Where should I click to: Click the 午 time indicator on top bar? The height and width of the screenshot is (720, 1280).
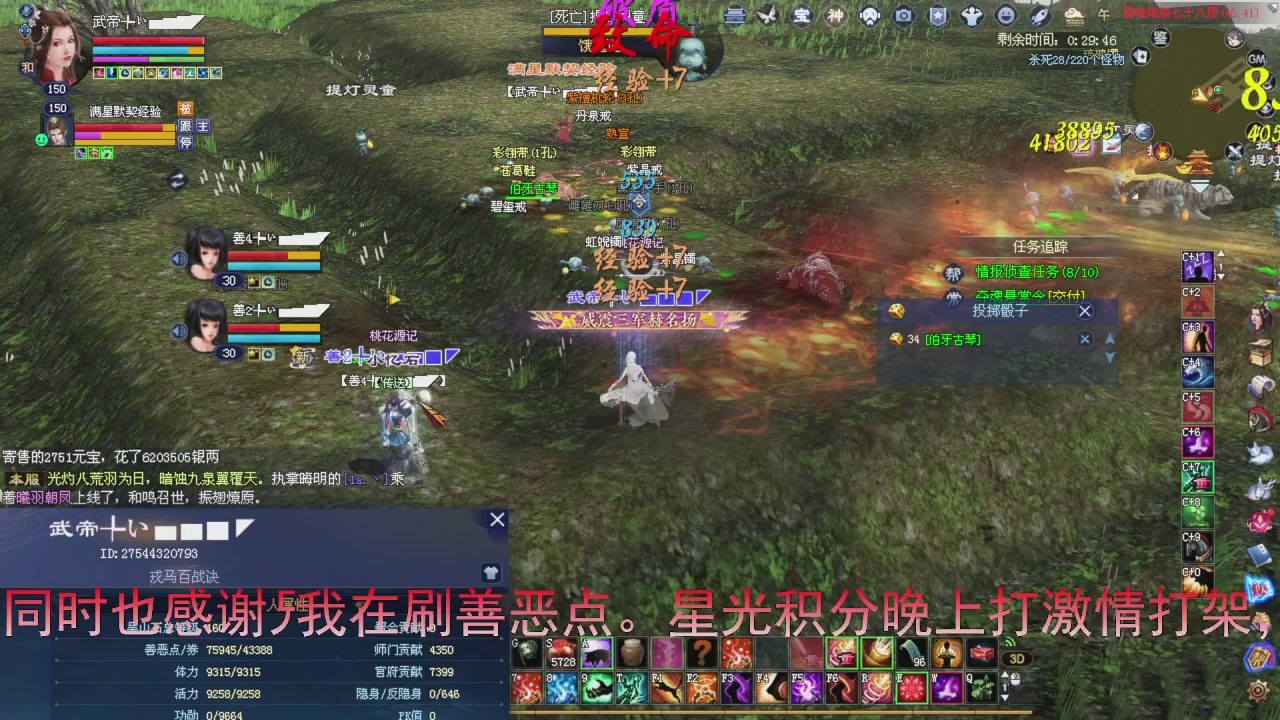(x=1106, y=14)
